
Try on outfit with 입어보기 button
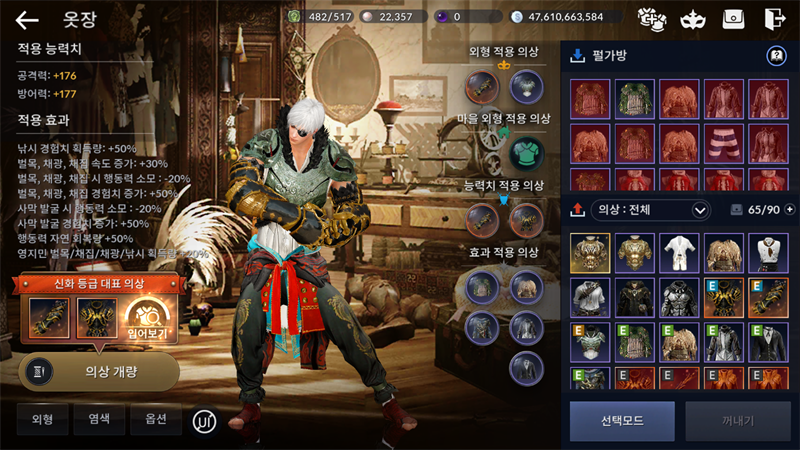[150, 320]
